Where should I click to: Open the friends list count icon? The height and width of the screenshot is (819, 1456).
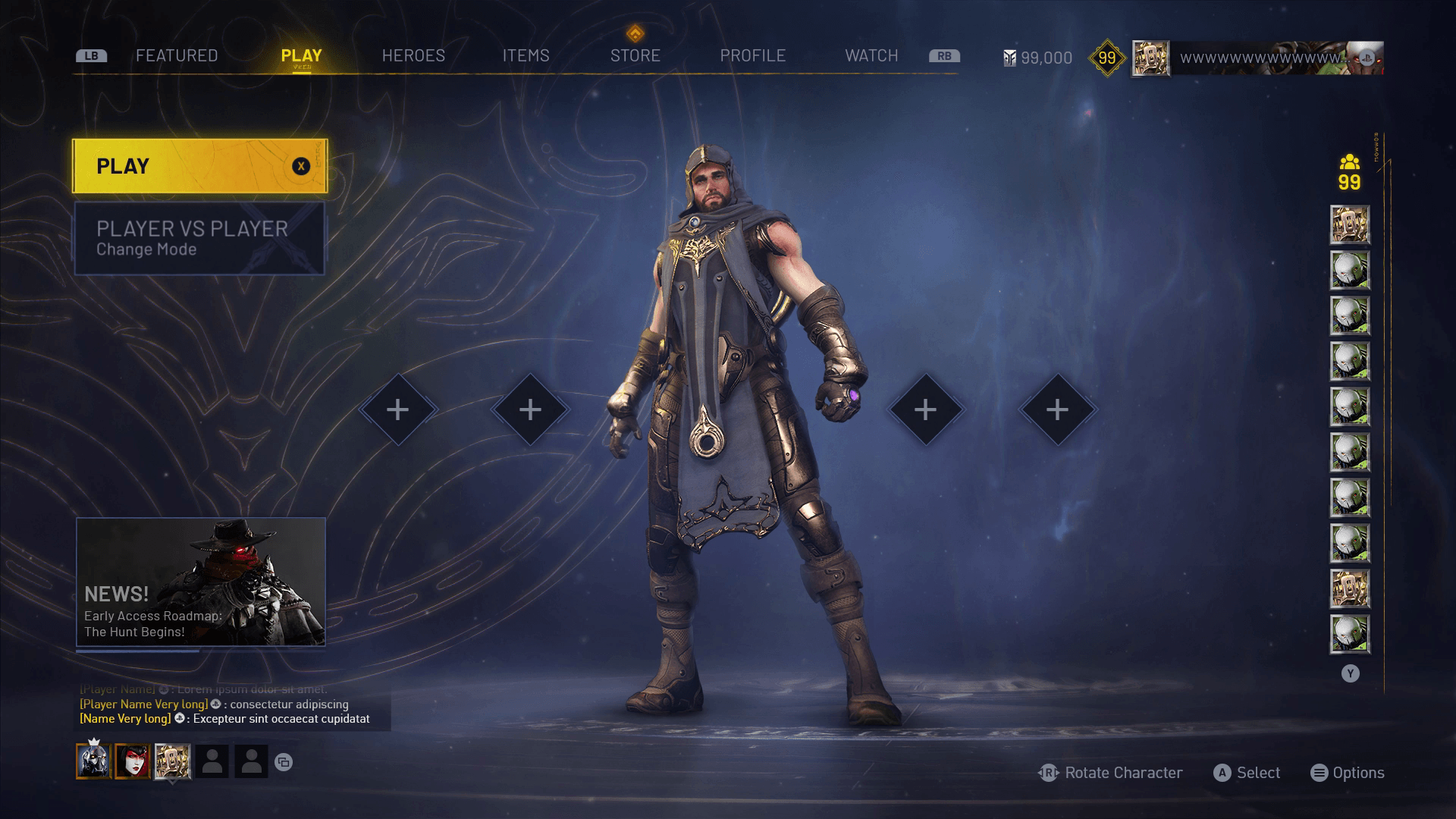pyautogui.click(x=1349, y=173)
